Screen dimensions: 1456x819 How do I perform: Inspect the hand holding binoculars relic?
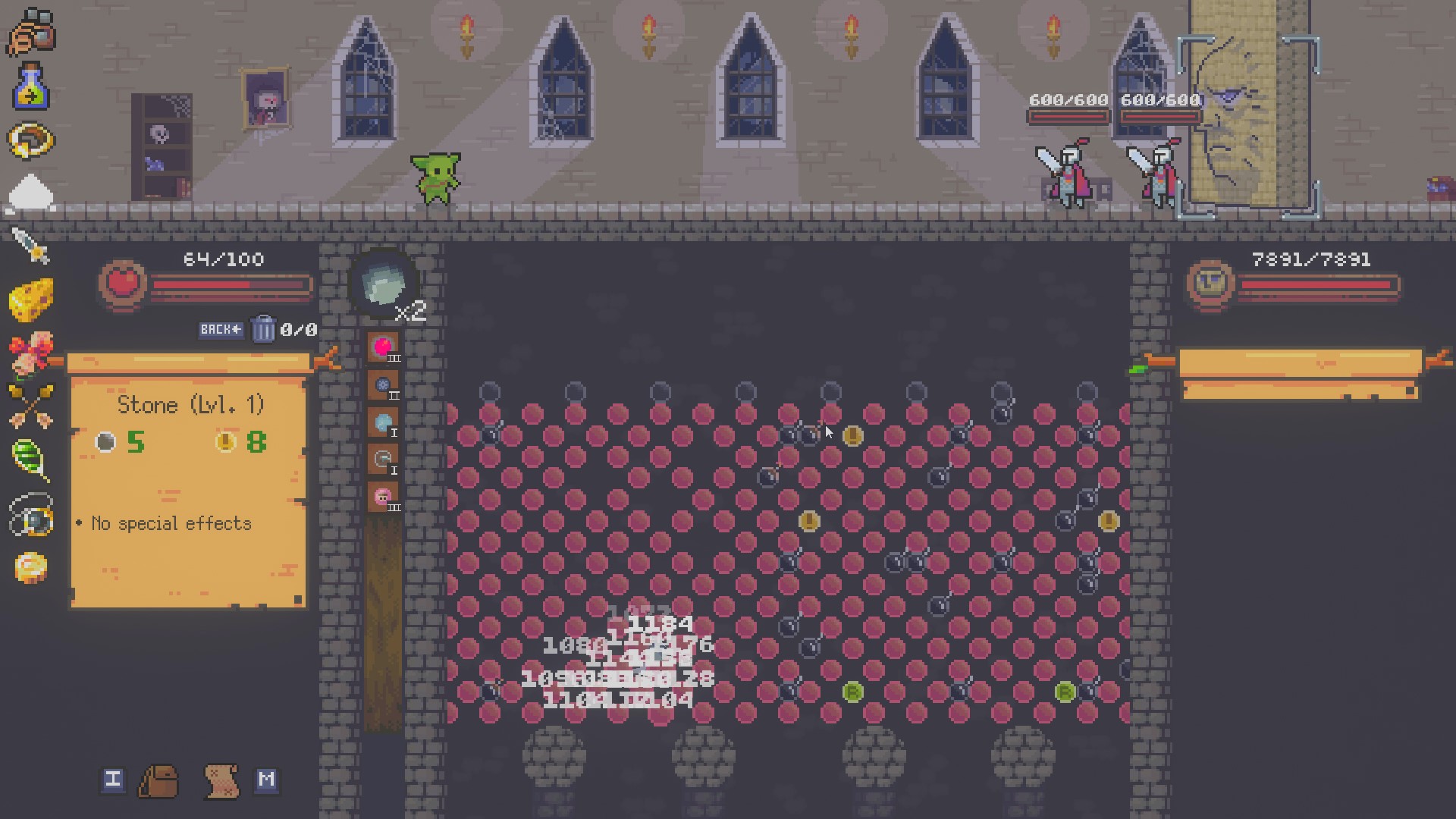click(x=31, y=32)
